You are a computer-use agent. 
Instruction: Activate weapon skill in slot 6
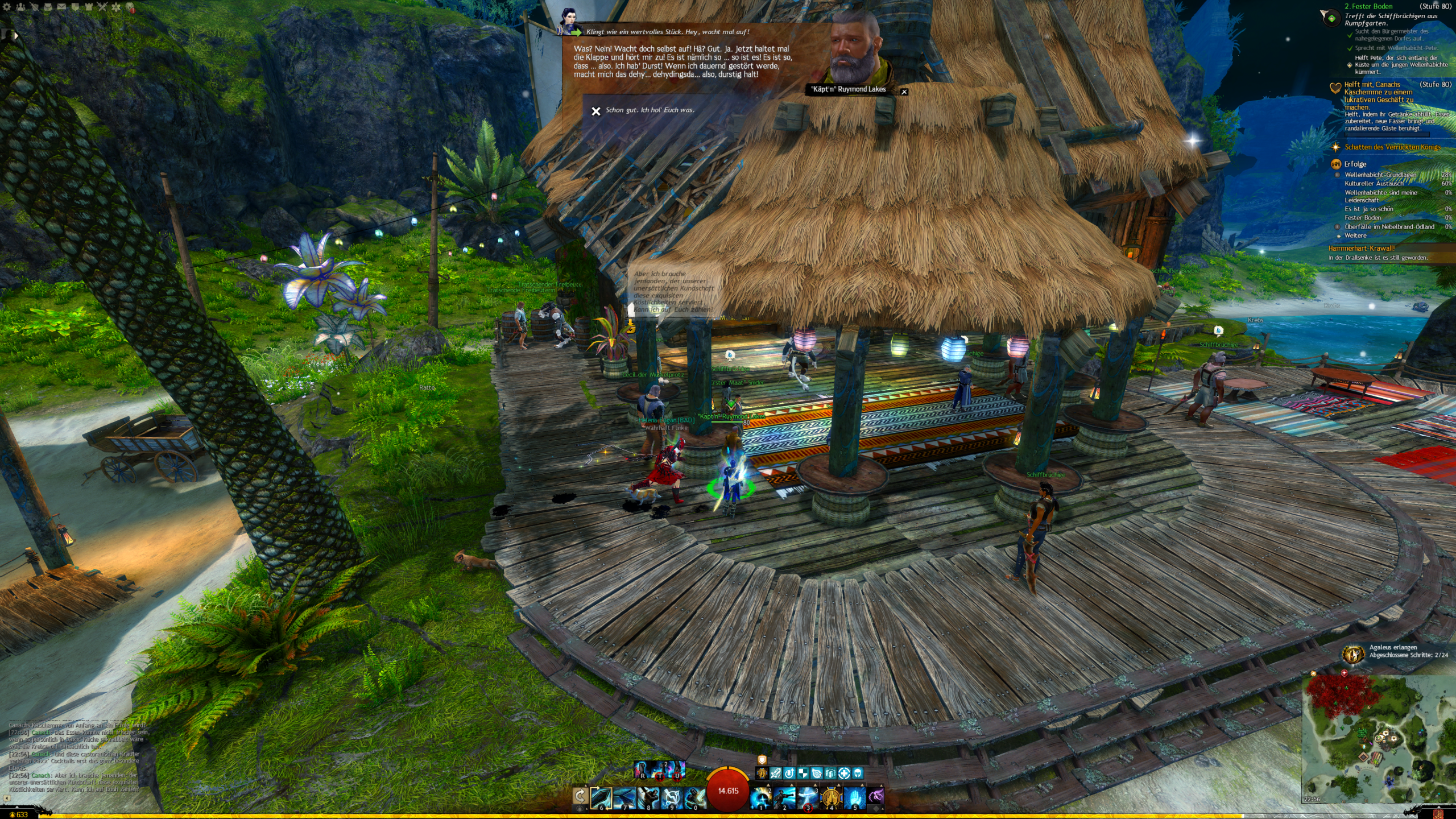(x=601, y=797)
